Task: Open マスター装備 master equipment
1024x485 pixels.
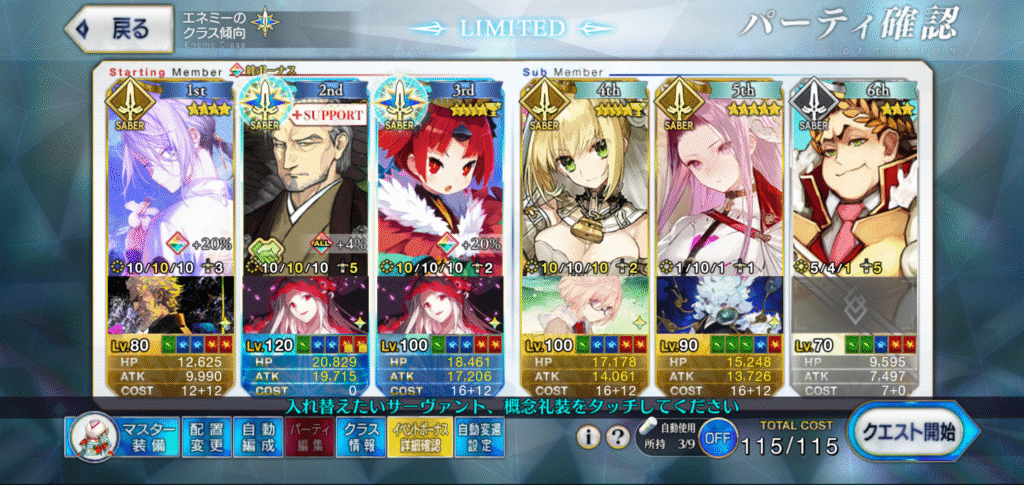Action: [123, 439]
